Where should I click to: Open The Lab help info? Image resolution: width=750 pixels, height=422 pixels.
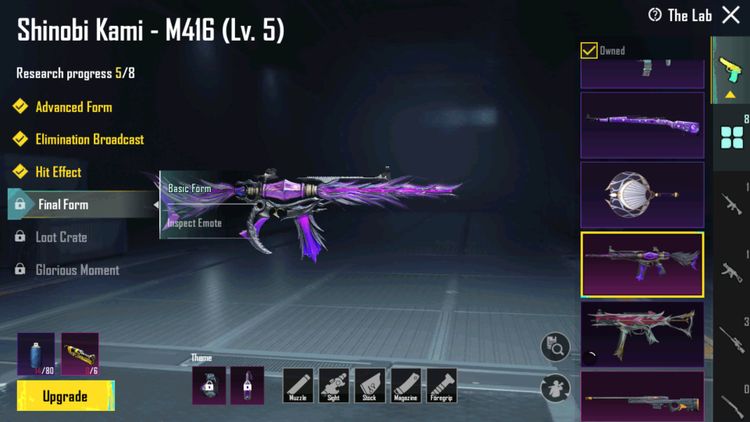654,15
